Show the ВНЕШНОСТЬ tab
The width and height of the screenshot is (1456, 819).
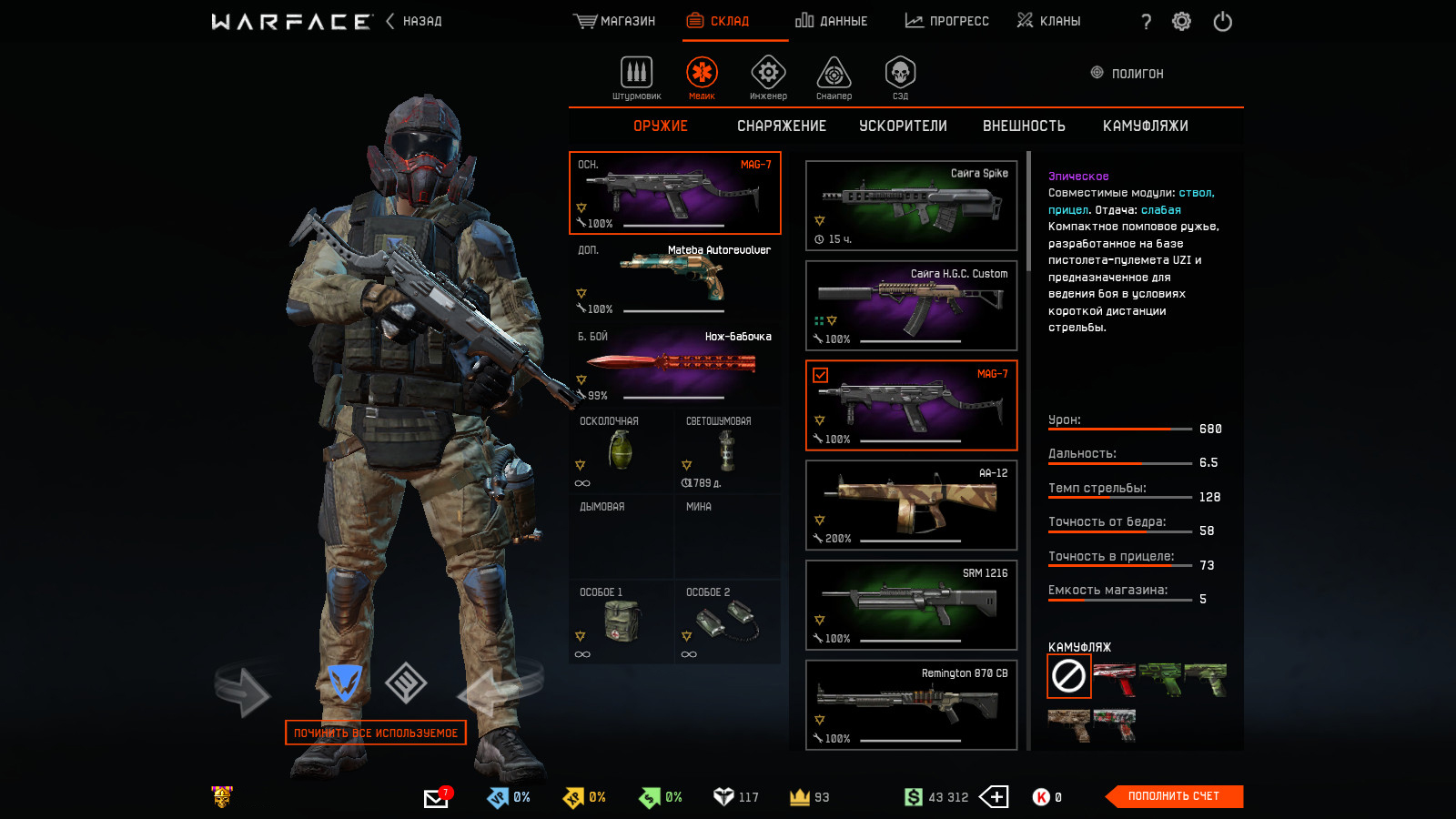click(1024, 126)
